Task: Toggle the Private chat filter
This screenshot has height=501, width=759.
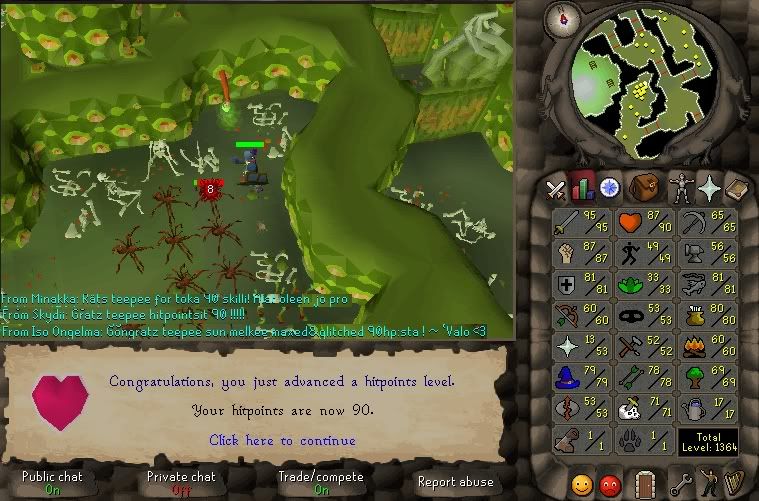Action: point(181,483)
